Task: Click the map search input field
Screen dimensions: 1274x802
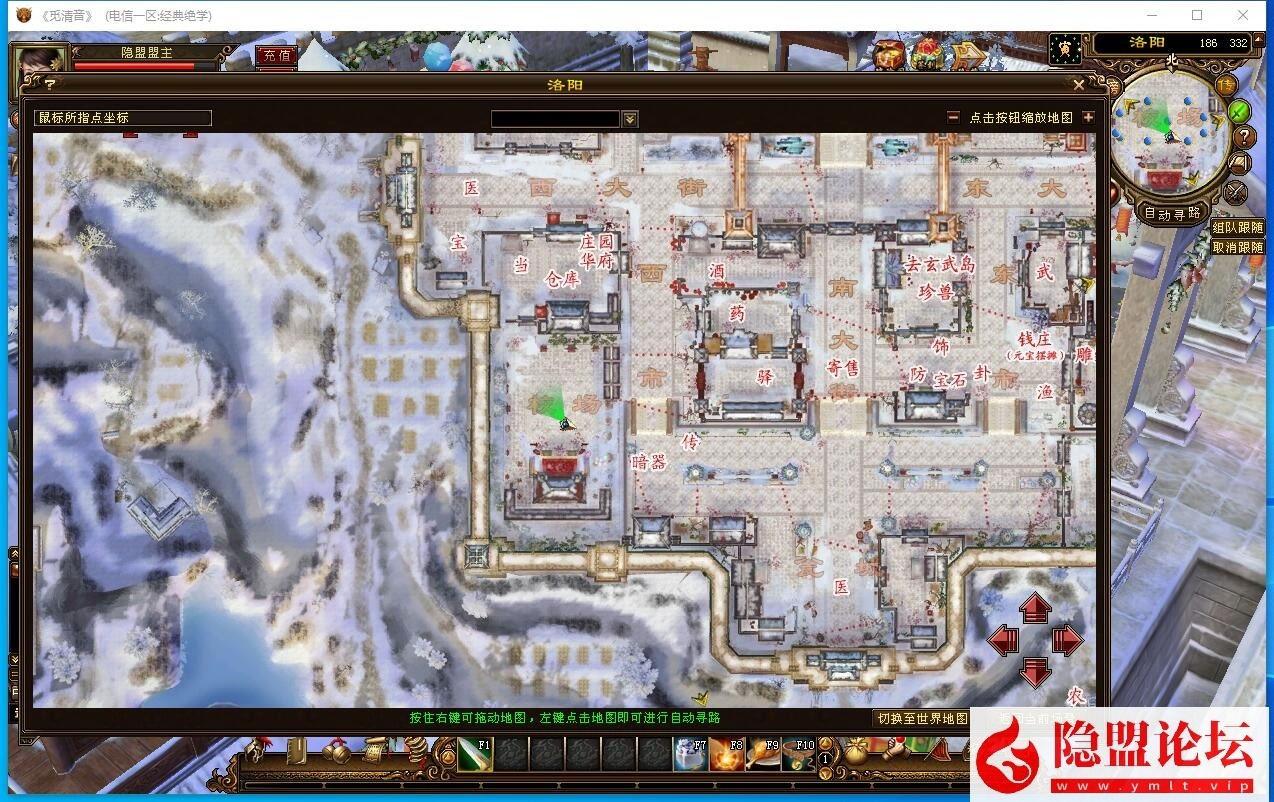Action: point(555,119)
